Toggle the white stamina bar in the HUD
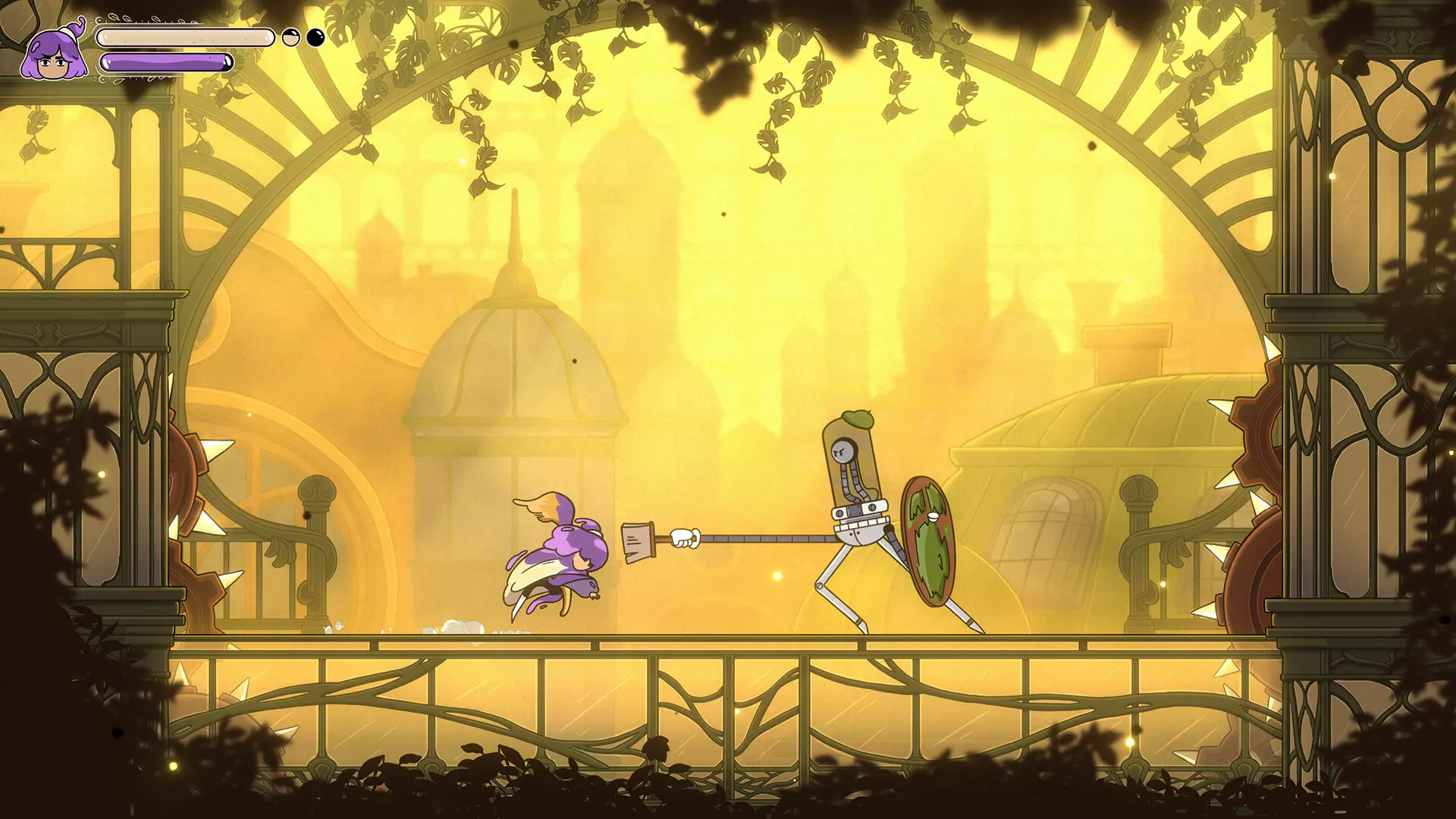Screen dimensions: 1456x819 186,38
